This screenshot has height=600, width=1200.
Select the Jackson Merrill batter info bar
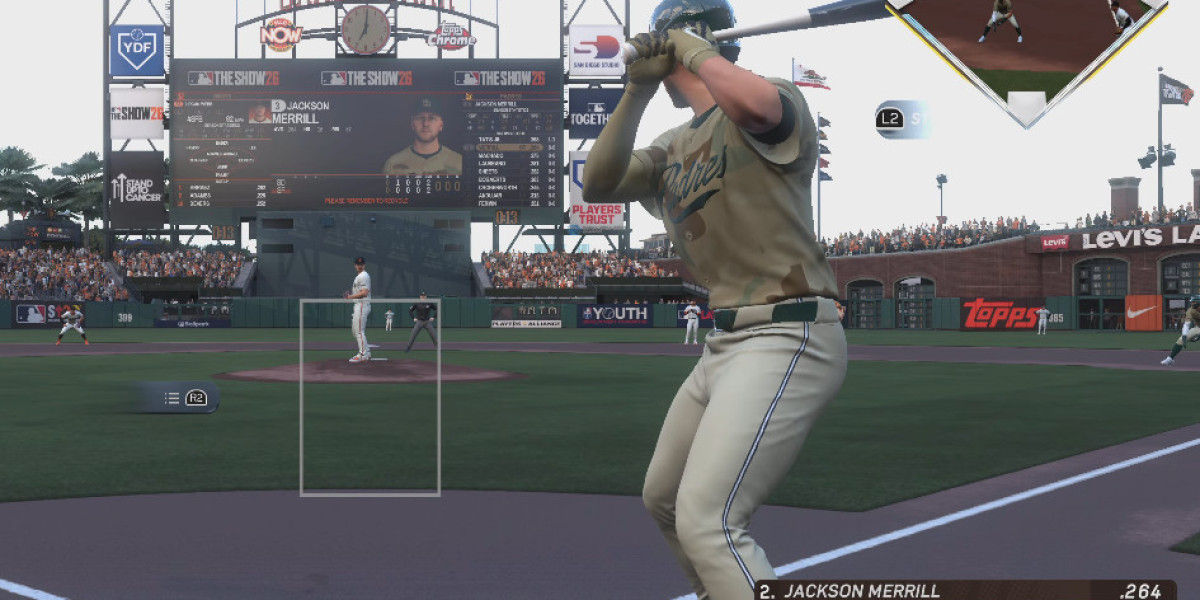[x=964, y=590]
